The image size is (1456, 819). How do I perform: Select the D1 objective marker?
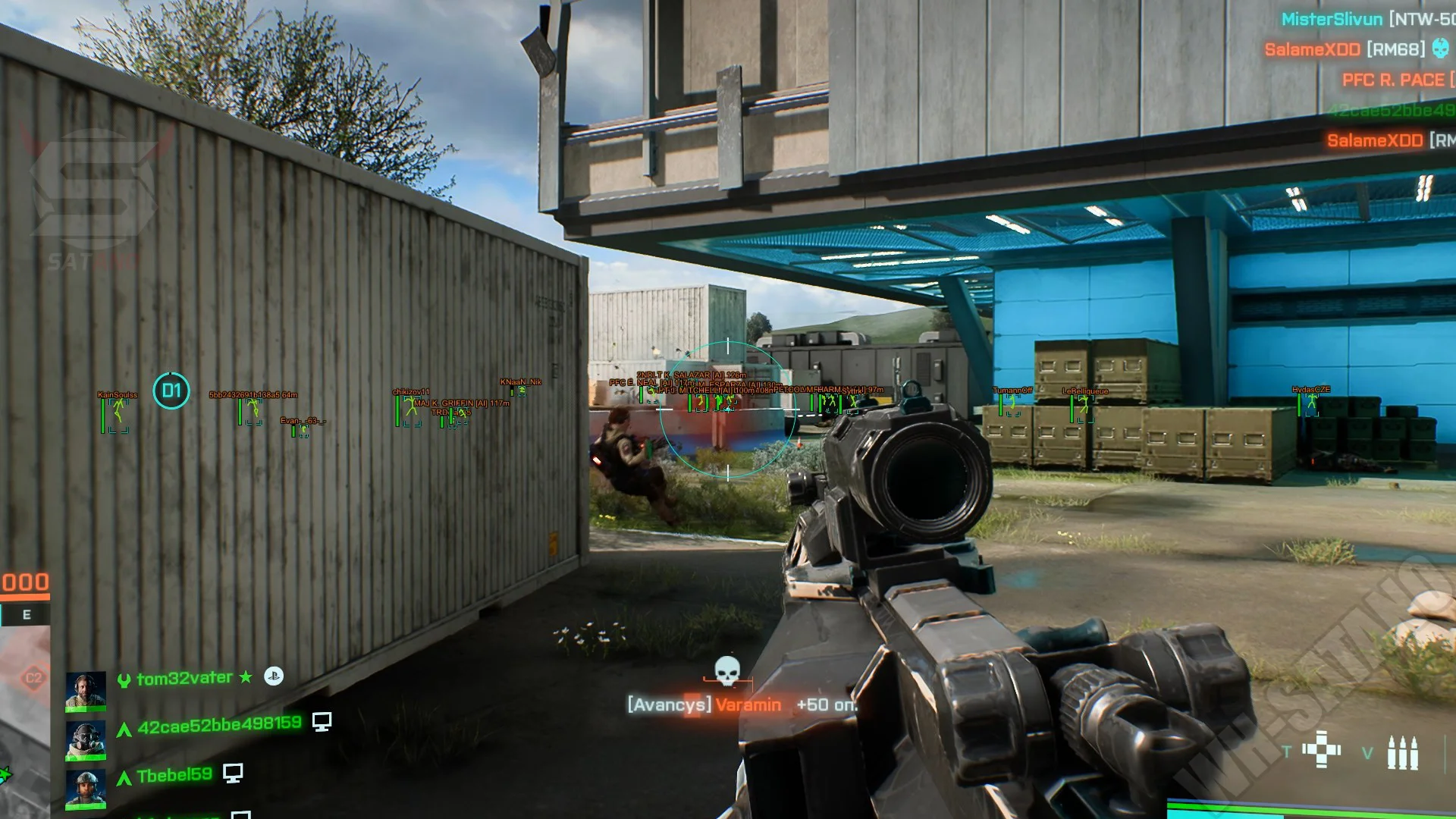171,391
